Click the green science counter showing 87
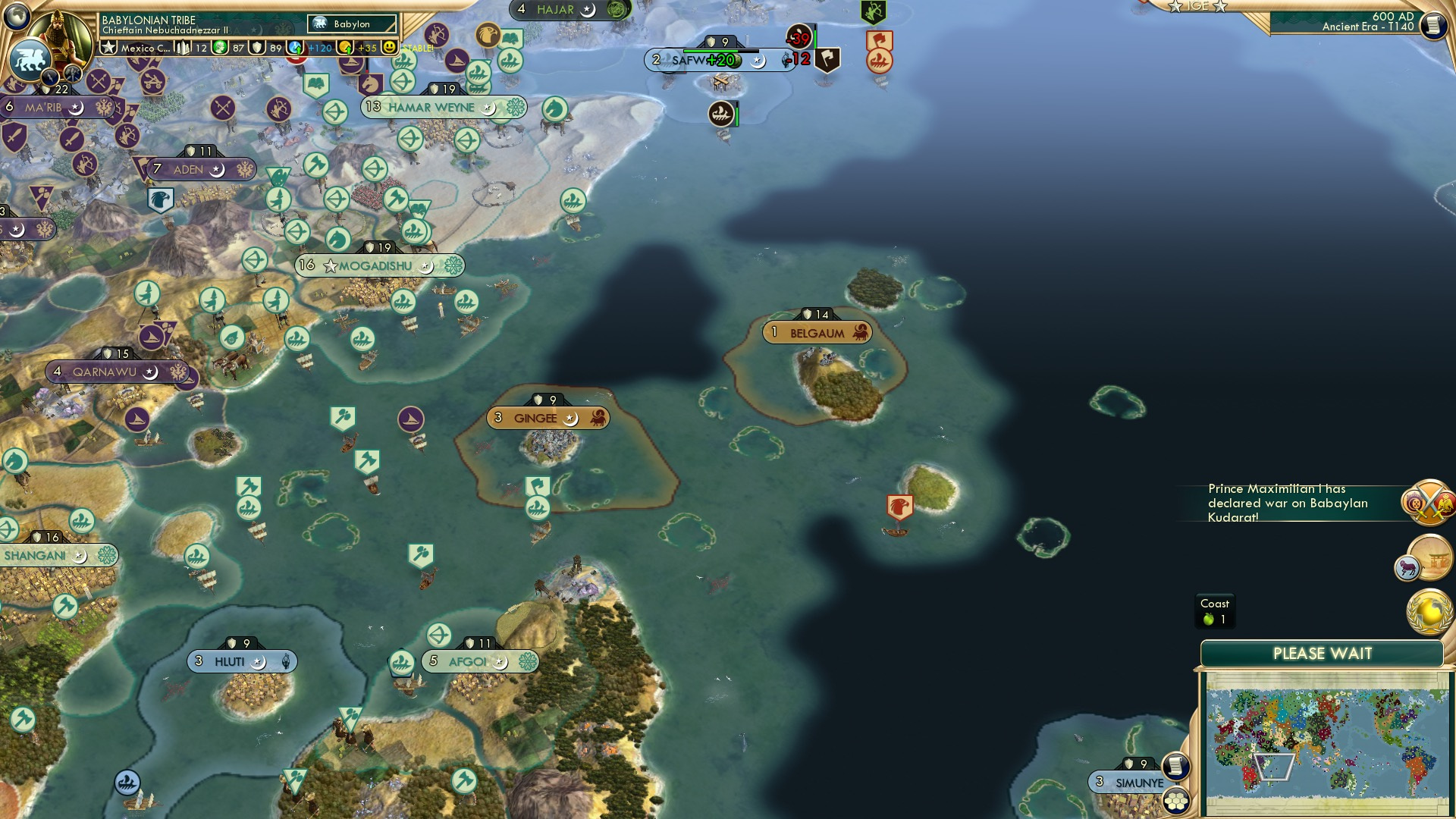The image size is (1456, 819). click(227, 48)
